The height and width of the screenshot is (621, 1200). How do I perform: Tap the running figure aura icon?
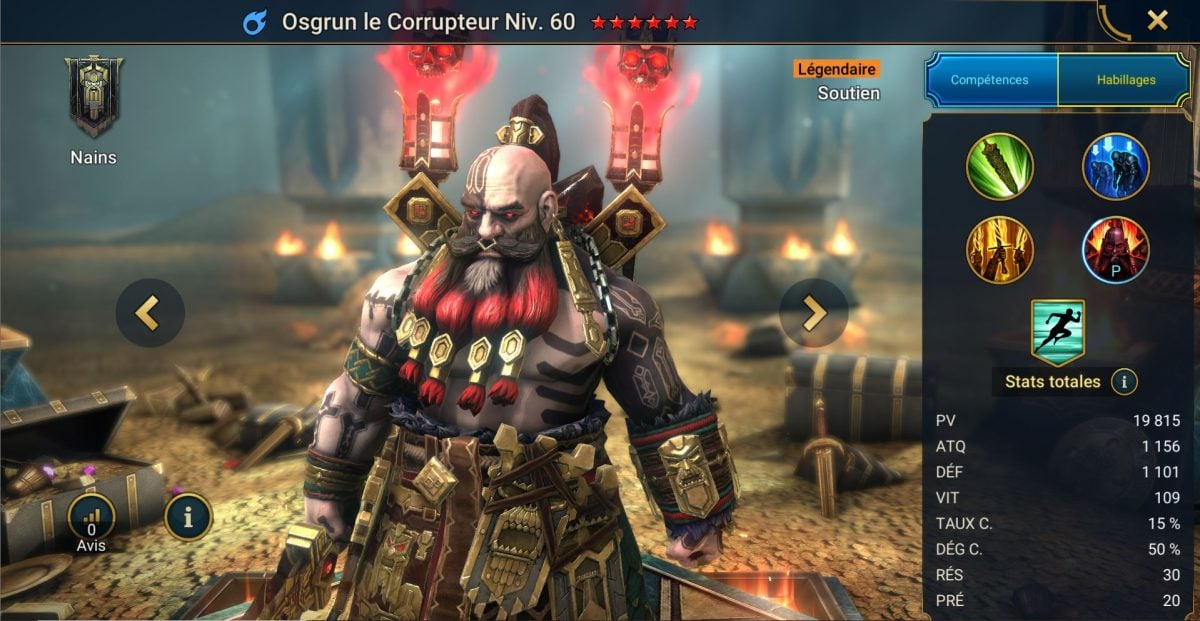click(x=1058, y=332)
